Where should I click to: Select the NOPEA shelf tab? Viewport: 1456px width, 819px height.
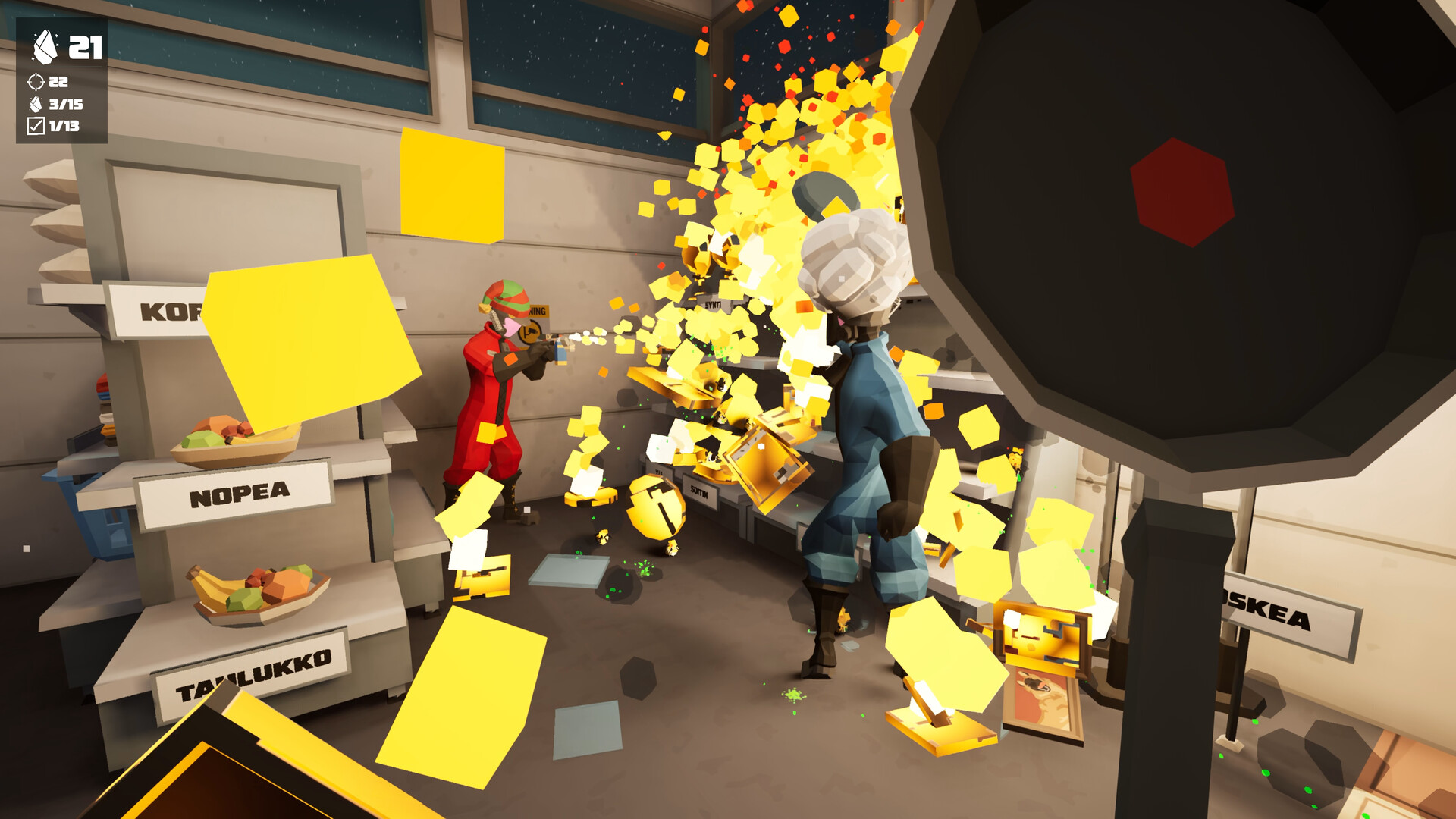click(240, 491)
